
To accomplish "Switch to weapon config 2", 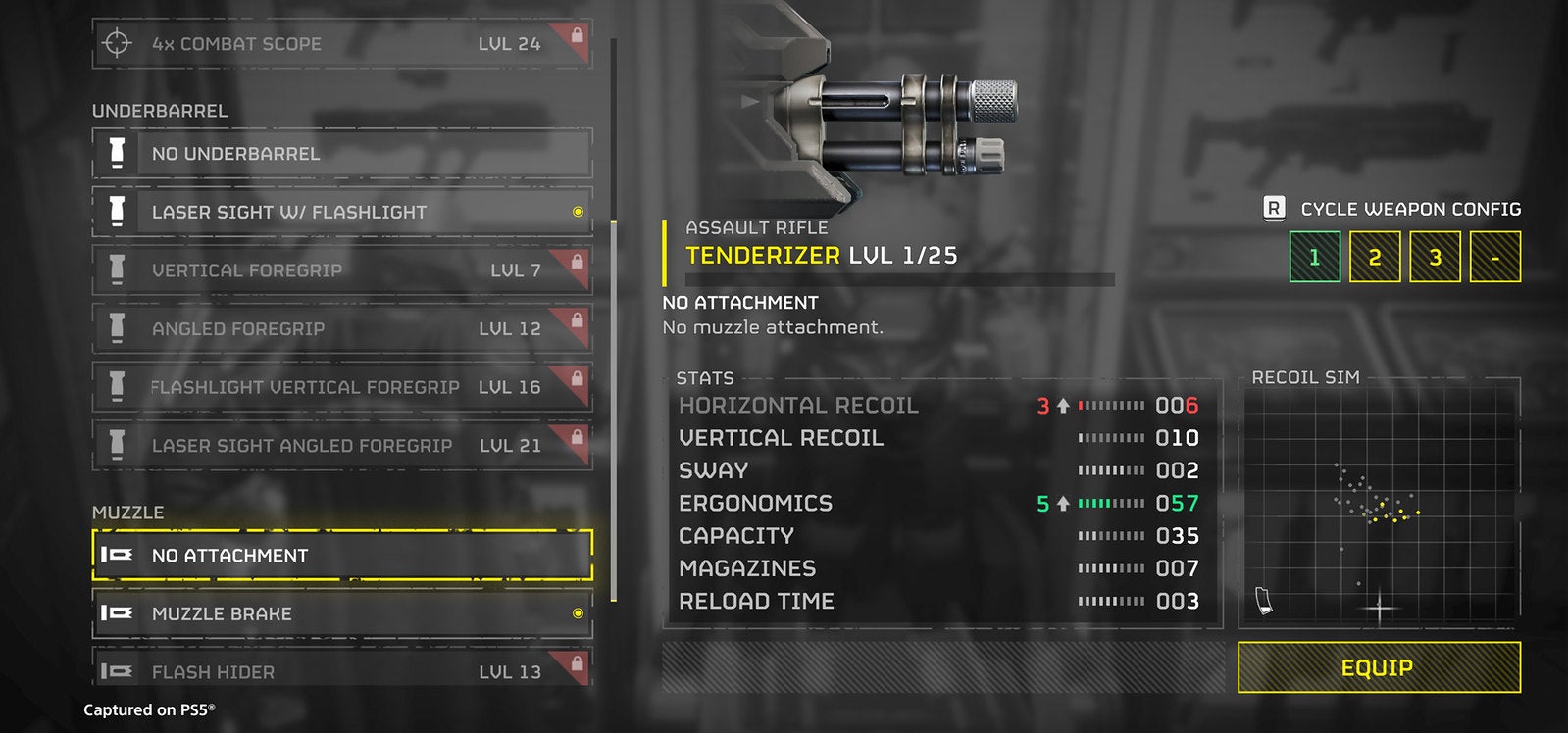I will click(1375, 257).
